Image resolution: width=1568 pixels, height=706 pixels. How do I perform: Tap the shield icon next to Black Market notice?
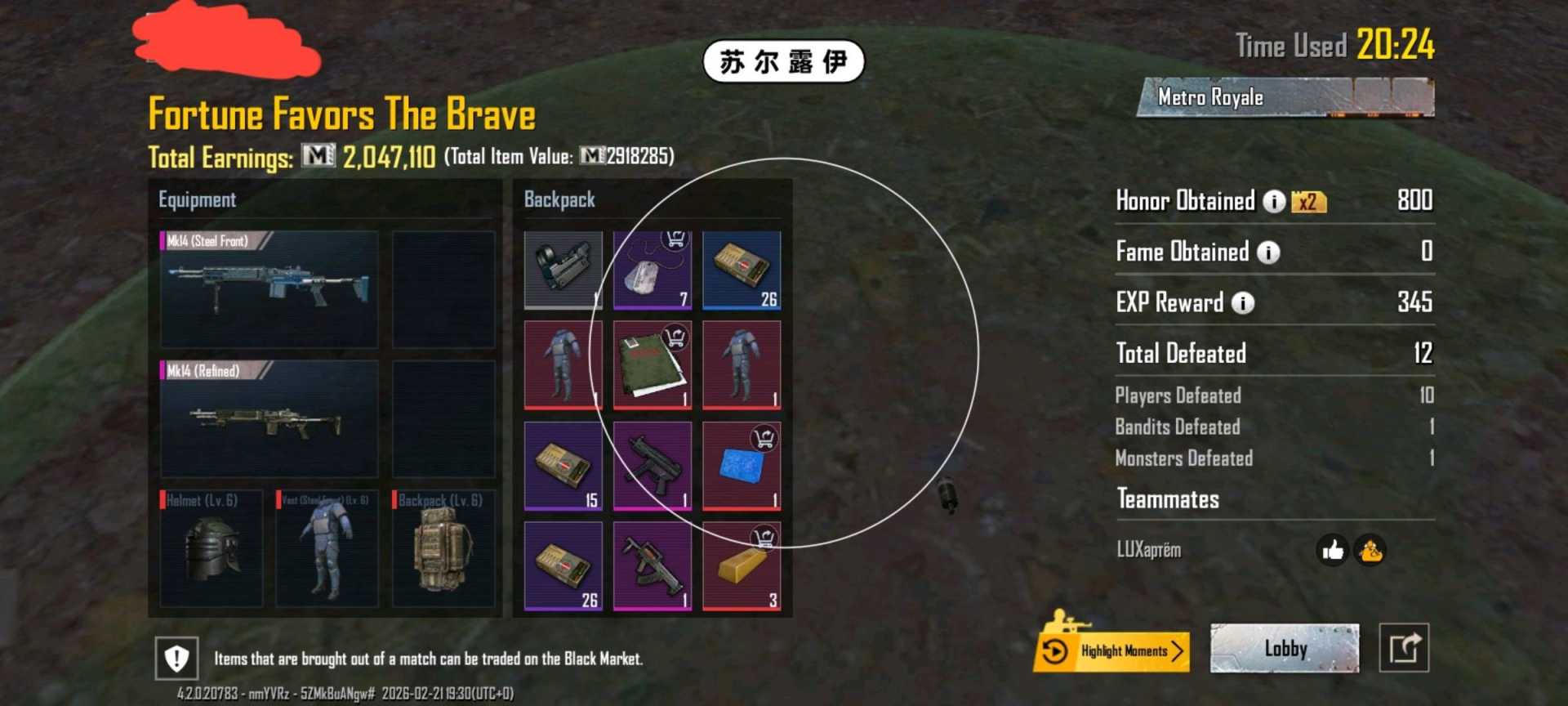pos(175,657)
